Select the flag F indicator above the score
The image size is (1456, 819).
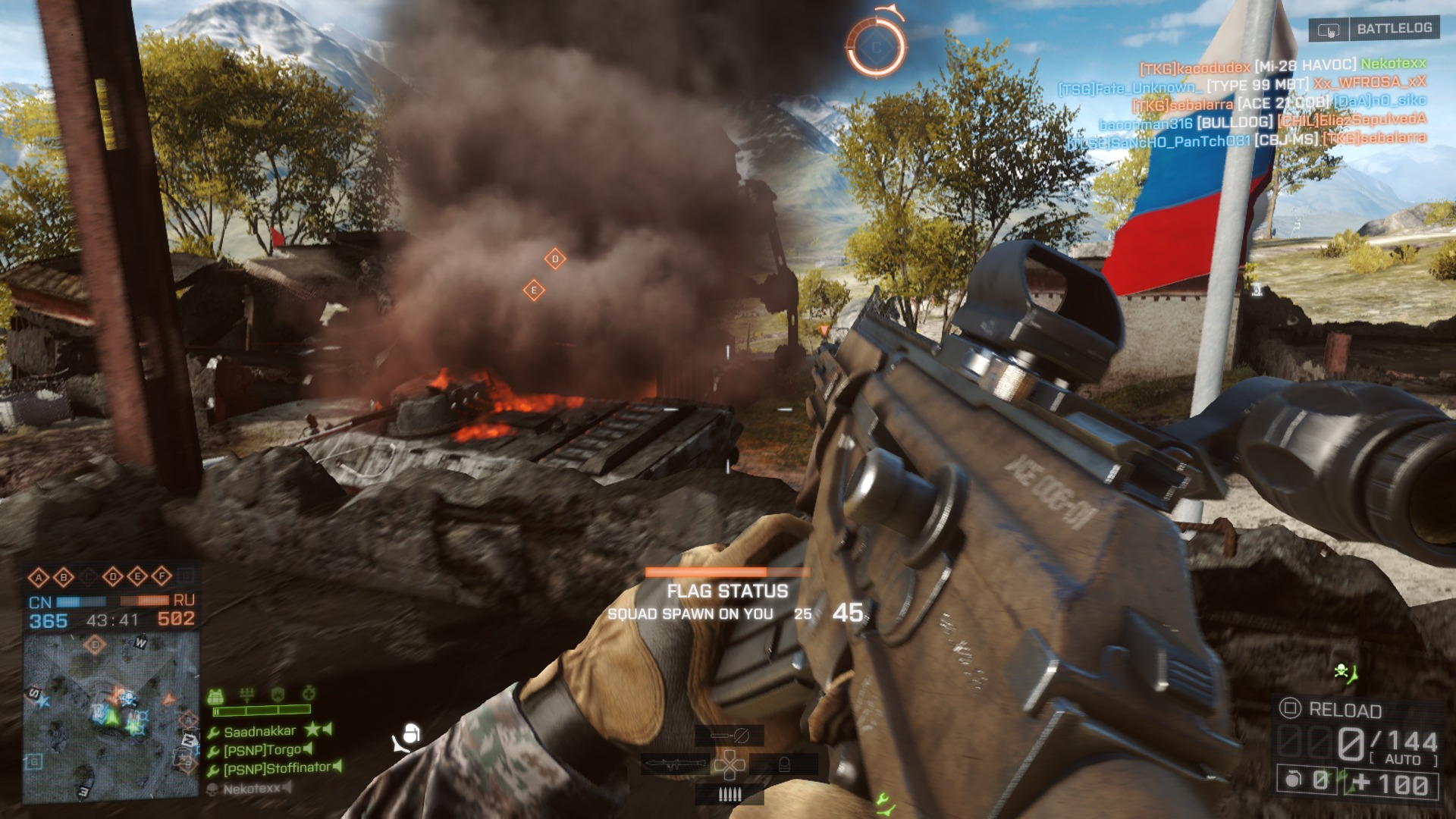tap(162, 577)
